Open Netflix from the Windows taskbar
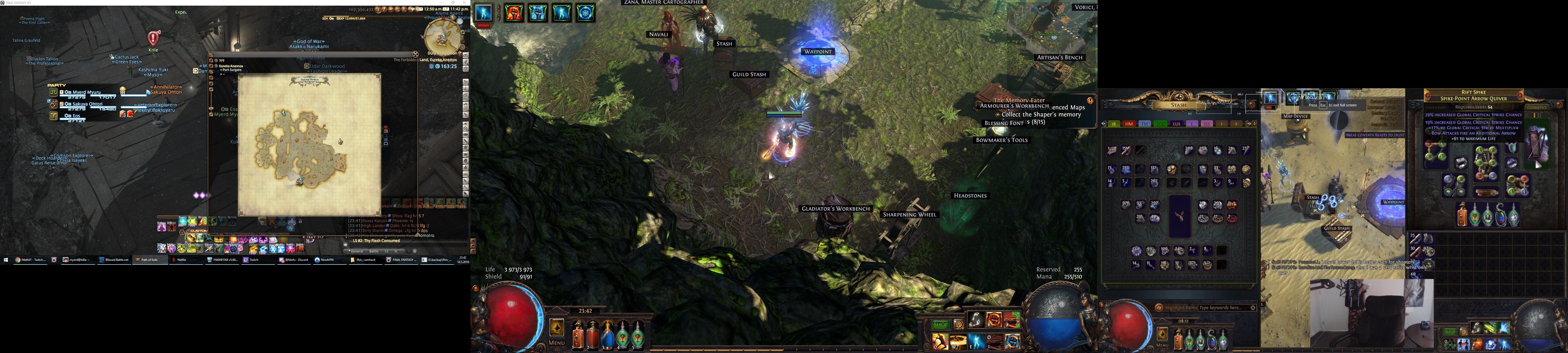 [x=181, y=260]
